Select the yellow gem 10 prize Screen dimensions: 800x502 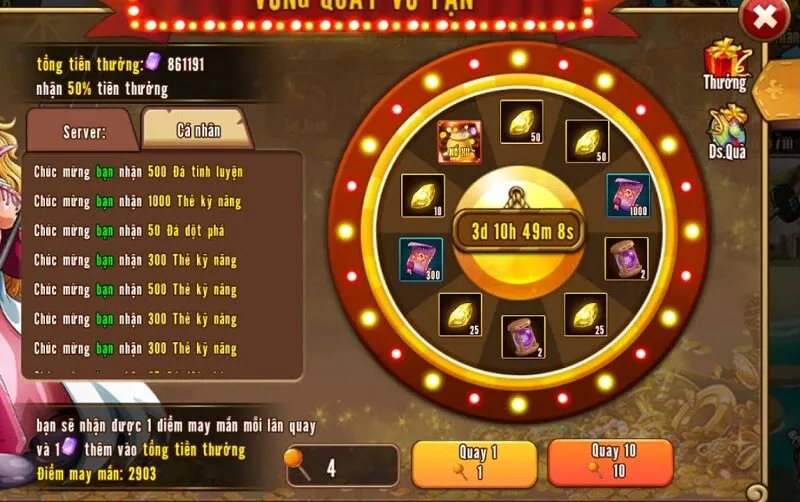coord(421,194)
